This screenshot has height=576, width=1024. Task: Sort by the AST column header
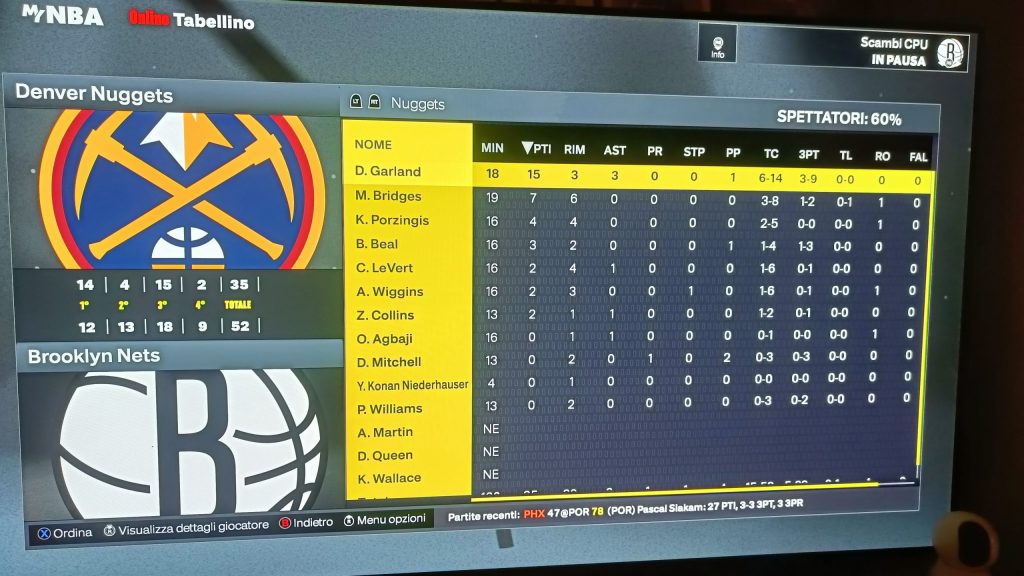click(x=614, y=150)
